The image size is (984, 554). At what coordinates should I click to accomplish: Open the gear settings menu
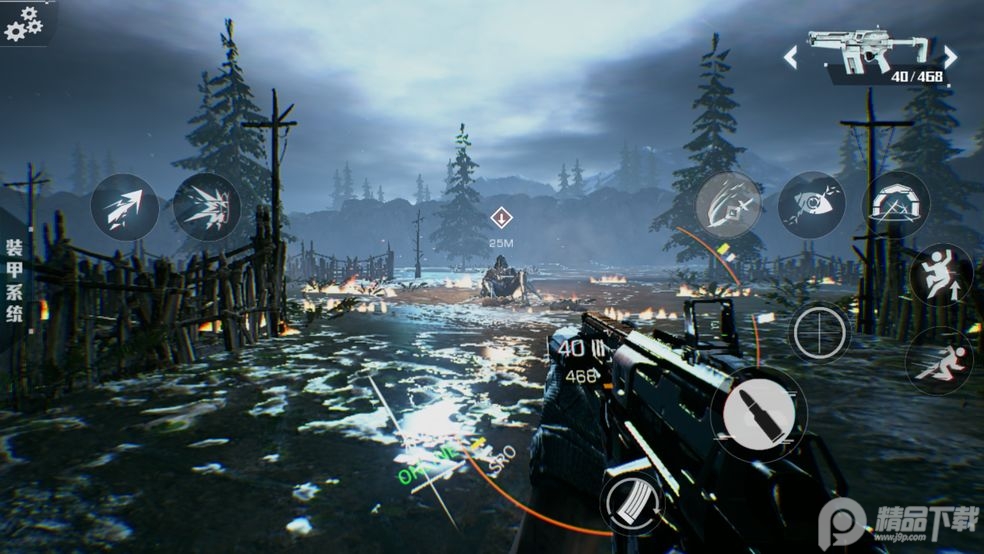tap(24, 23)
